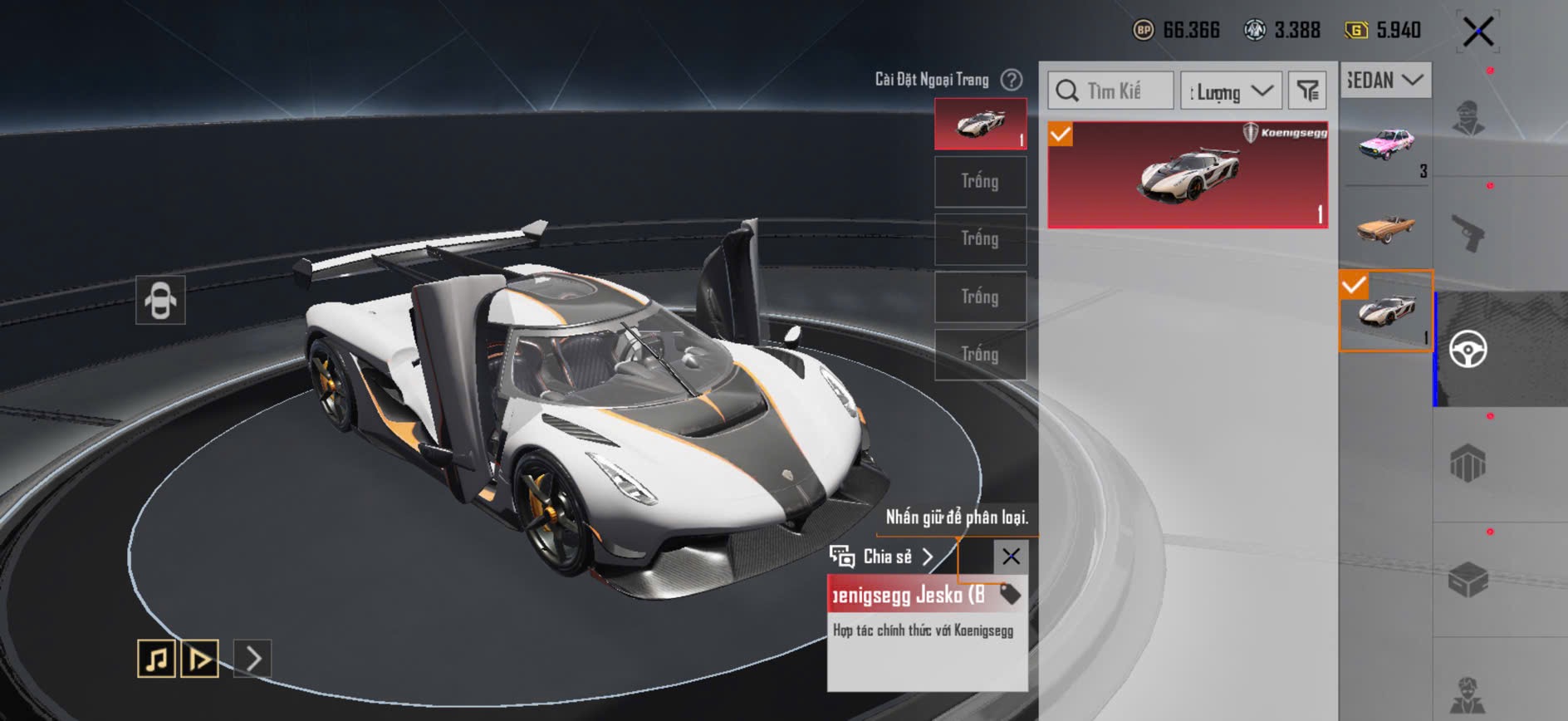The height and width of the screenshot is (721, 1568).
Task: Activate the music note button
Action: pos(156,659)
